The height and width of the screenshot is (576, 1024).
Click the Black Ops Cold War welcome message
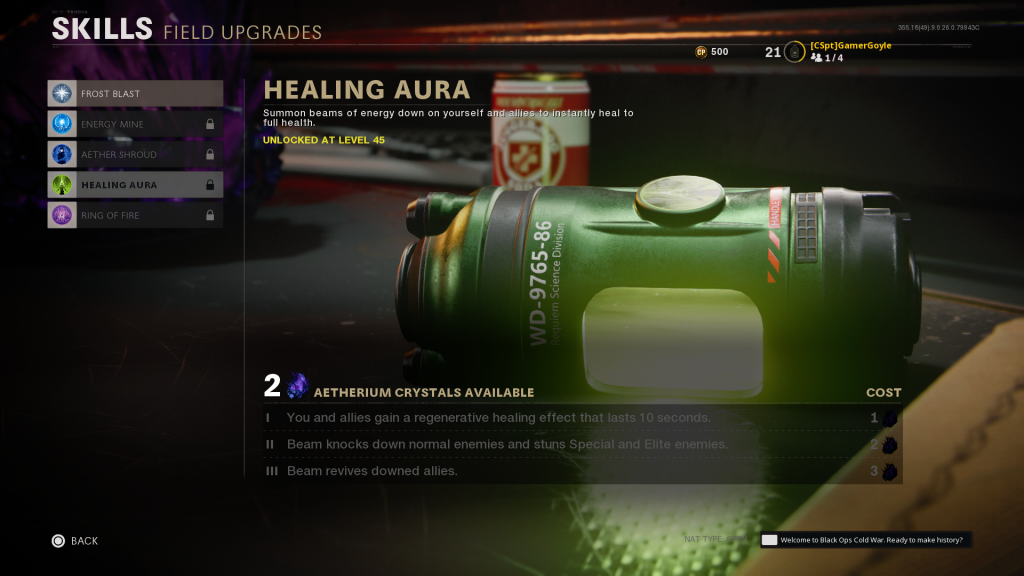(x=865, y=540)
